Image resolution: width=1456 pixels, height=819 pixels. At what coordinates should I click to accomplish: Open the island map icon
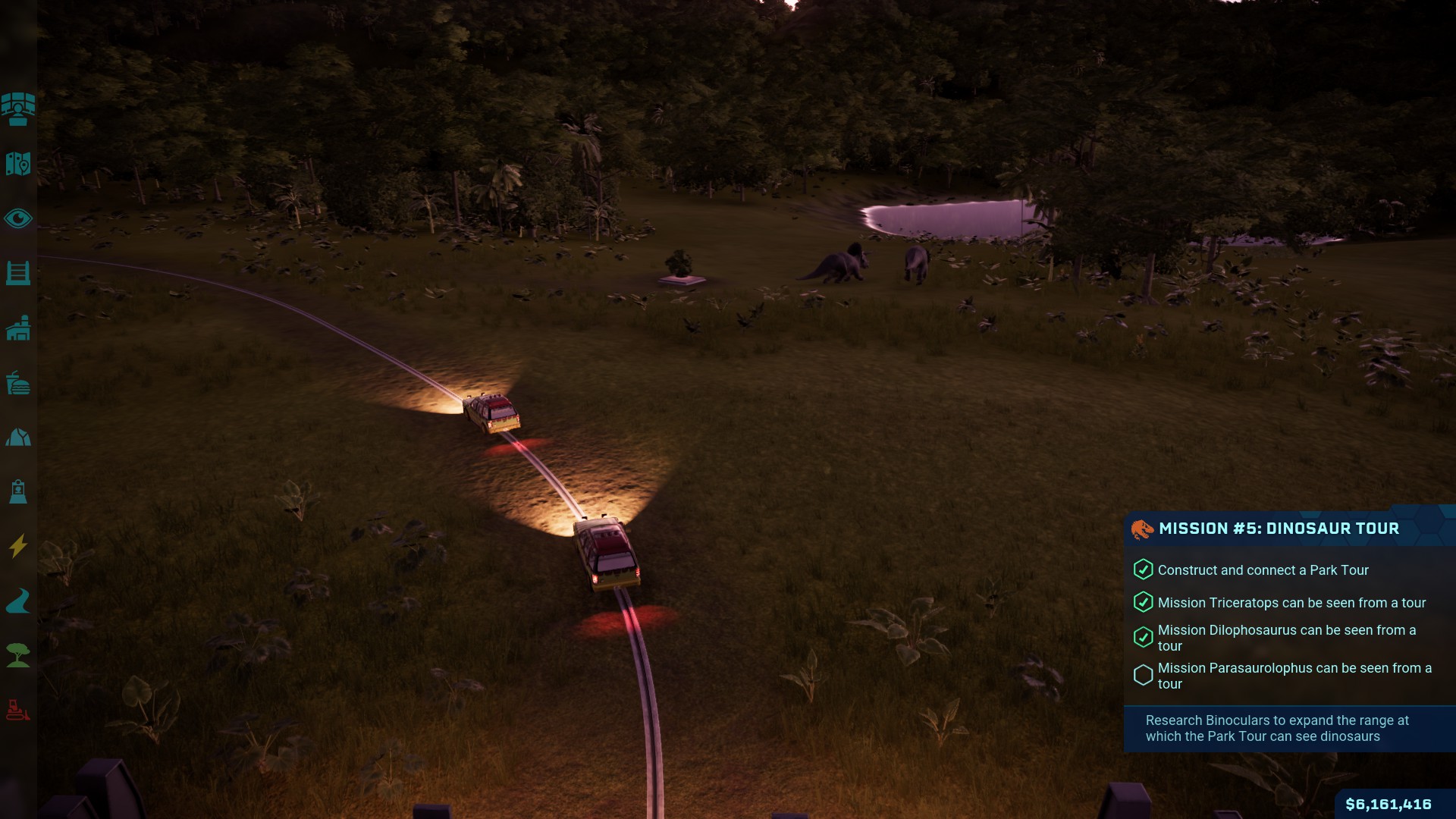[x=18, y=164]
